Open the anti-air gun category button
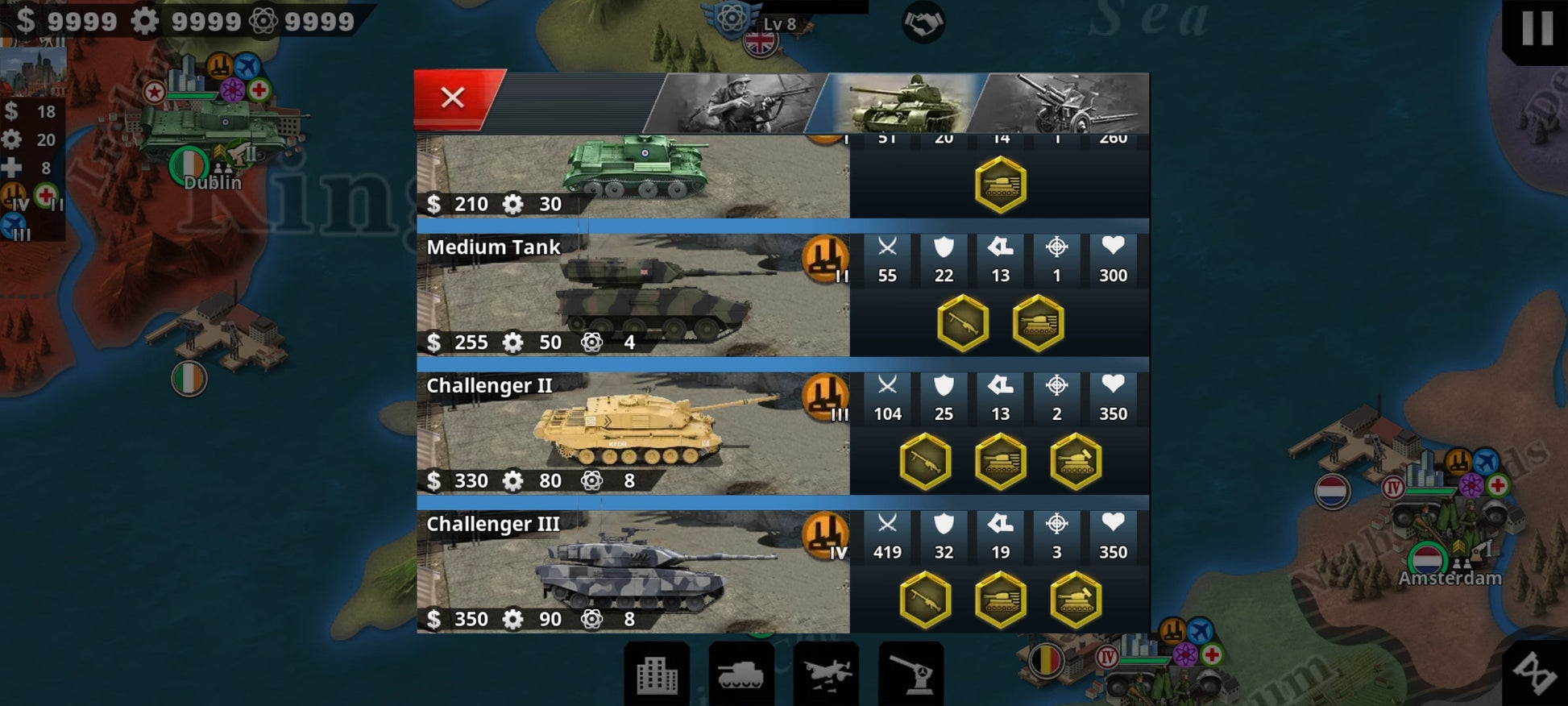Image resolution: width=1568 pixels, height=706 pixels. pyautogui.click(x=911, y=675)
